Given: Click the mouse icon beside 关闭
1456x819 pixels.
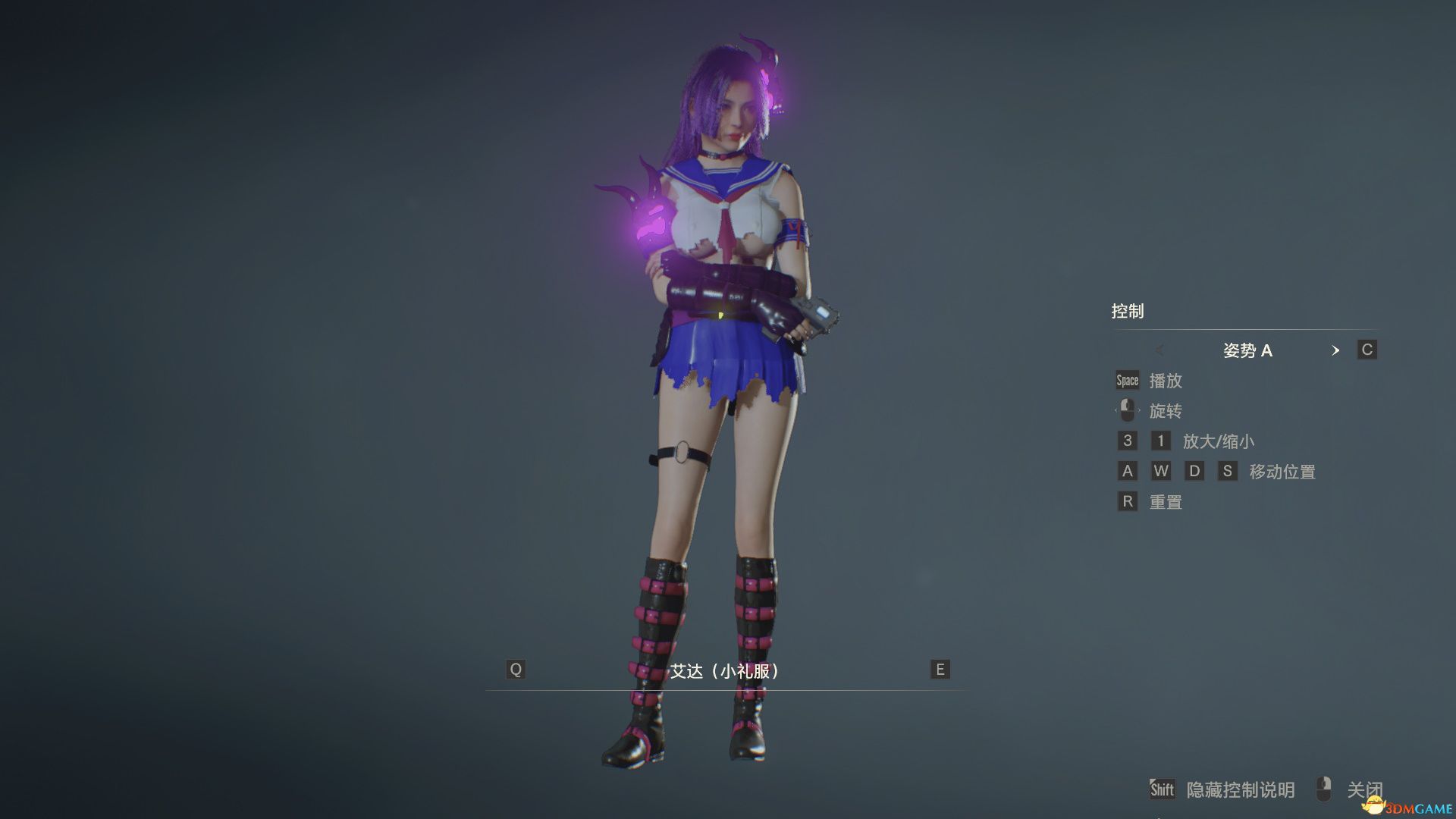Looking at the screenshot, I should pos(1323,789).
